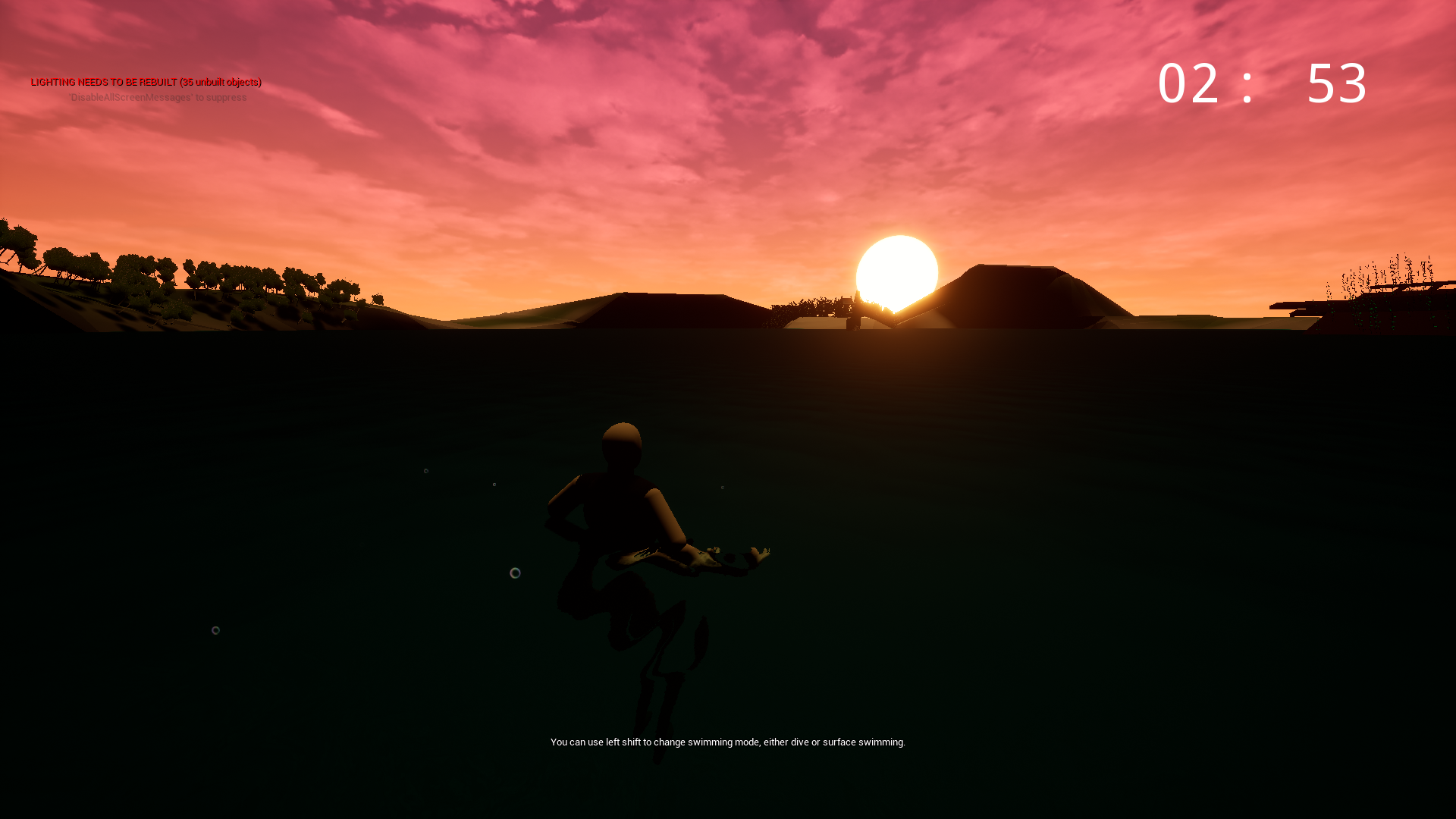Image resolution: width=1456 pixels, height=819 pixels.
Task: Click the swimming mode tutorial message
Action: pyautogui.click(x=728, y=742)
